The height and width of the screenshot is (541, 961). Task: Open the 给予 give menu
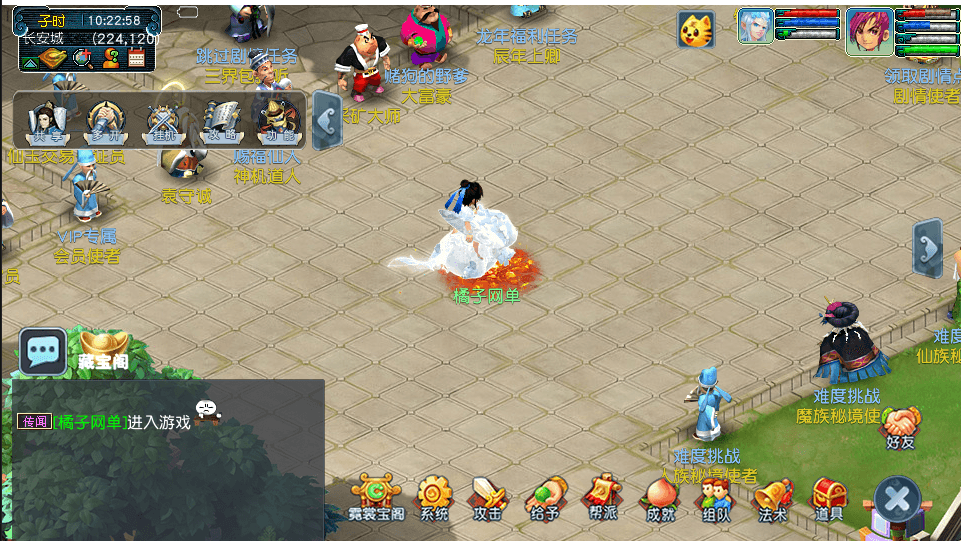[545, 497]
